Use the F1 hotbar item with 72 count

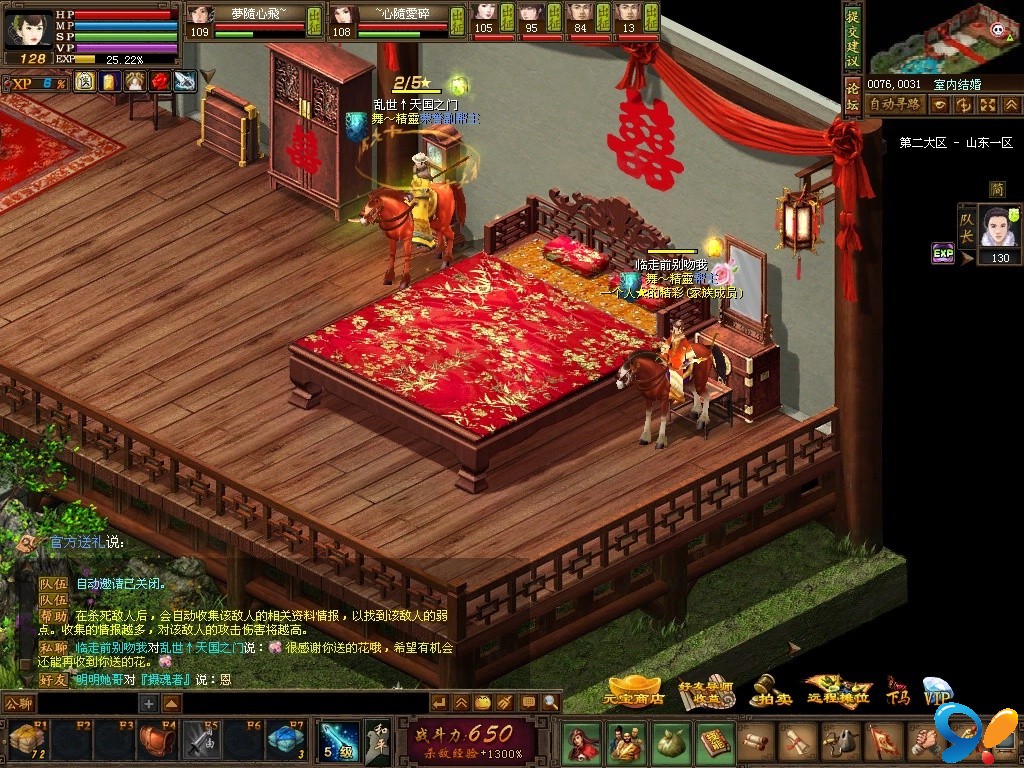pos(27,740)
